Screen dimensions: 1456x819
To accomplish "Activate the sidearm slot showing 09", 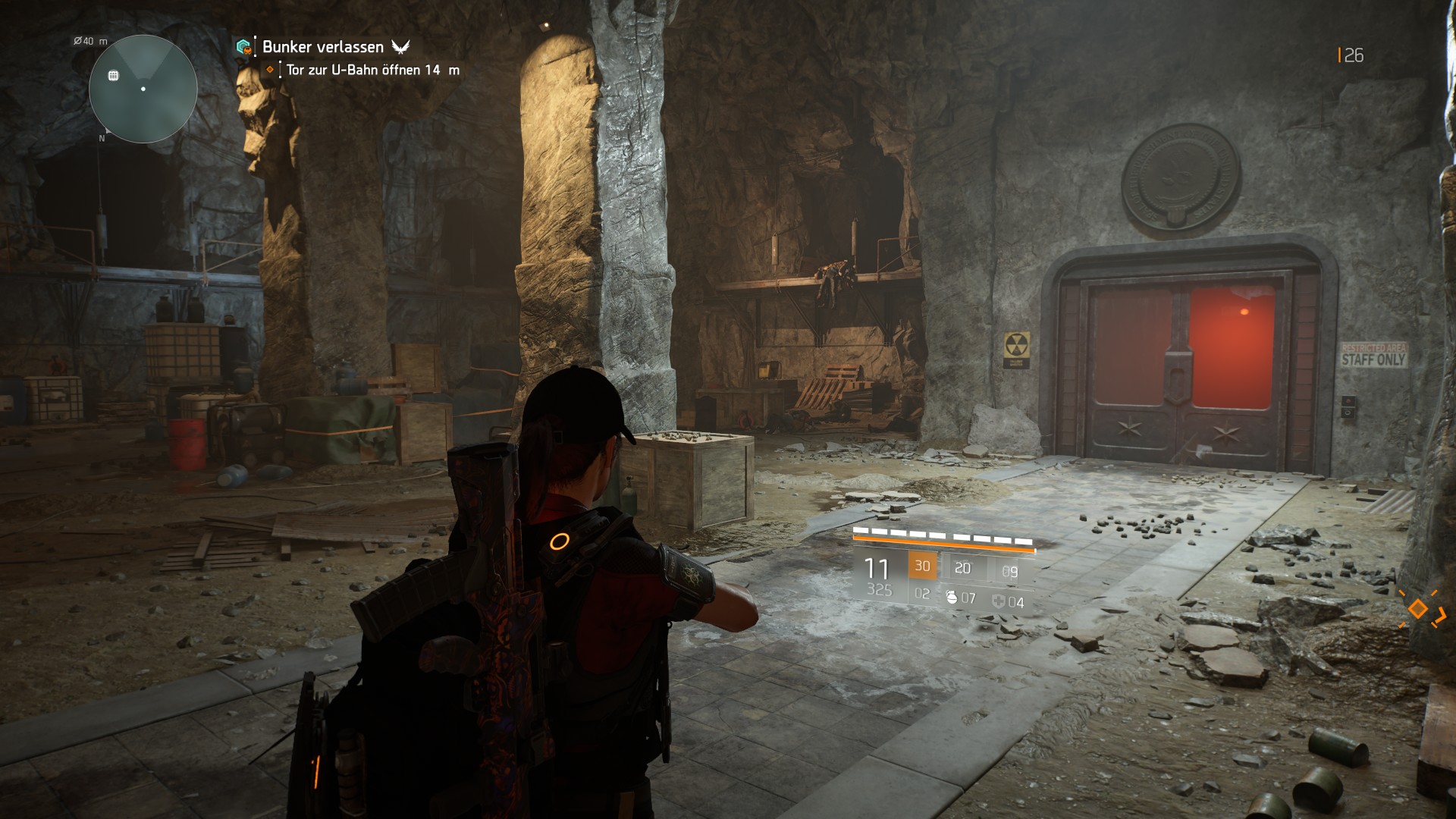I will click(1011, 570).
